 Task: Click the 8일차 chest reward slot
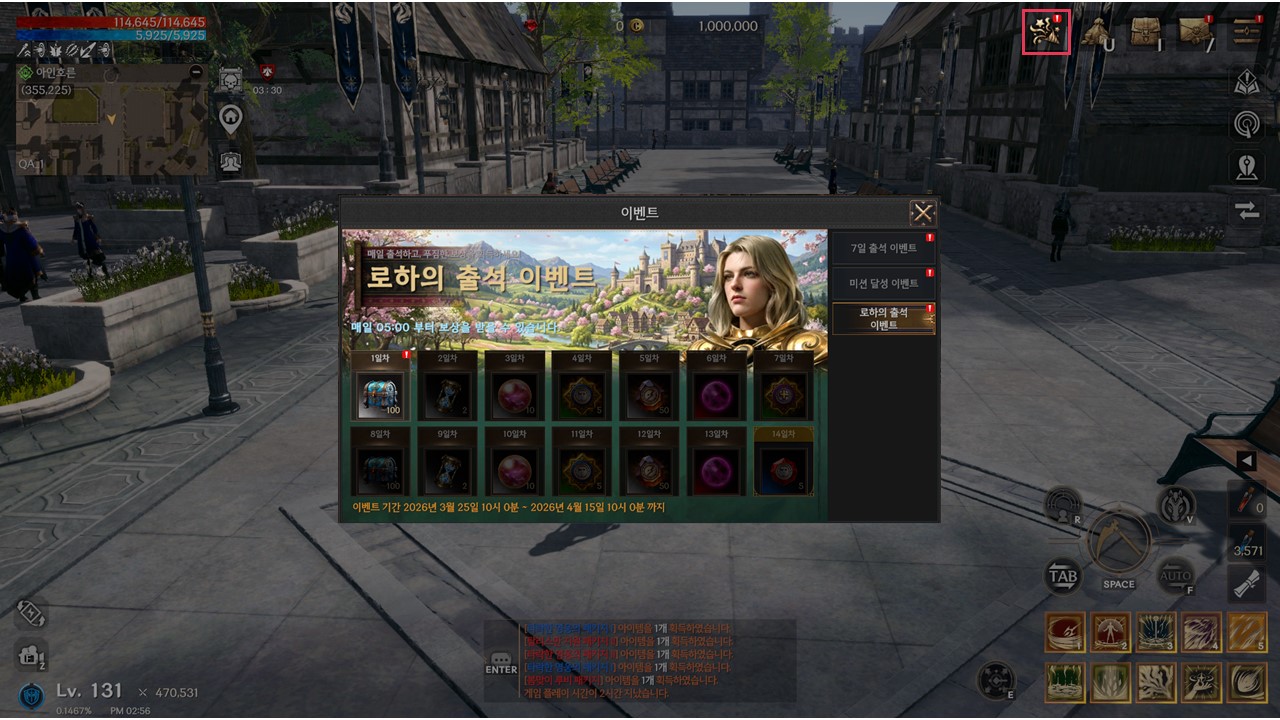click(380, 471)
